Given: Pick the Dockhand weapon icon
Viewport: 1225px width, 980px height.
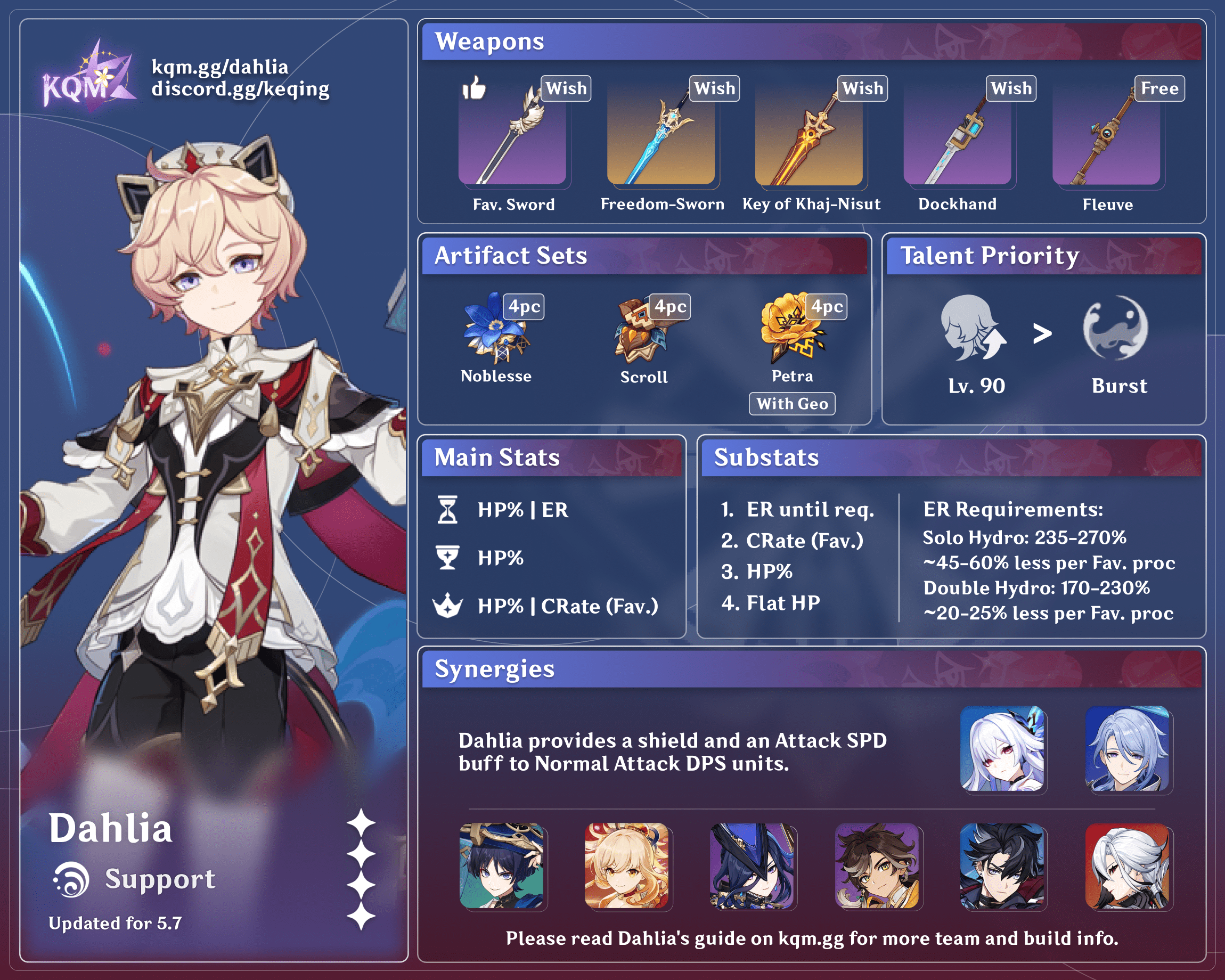Looking at the screenshot, I should [958, 136].
